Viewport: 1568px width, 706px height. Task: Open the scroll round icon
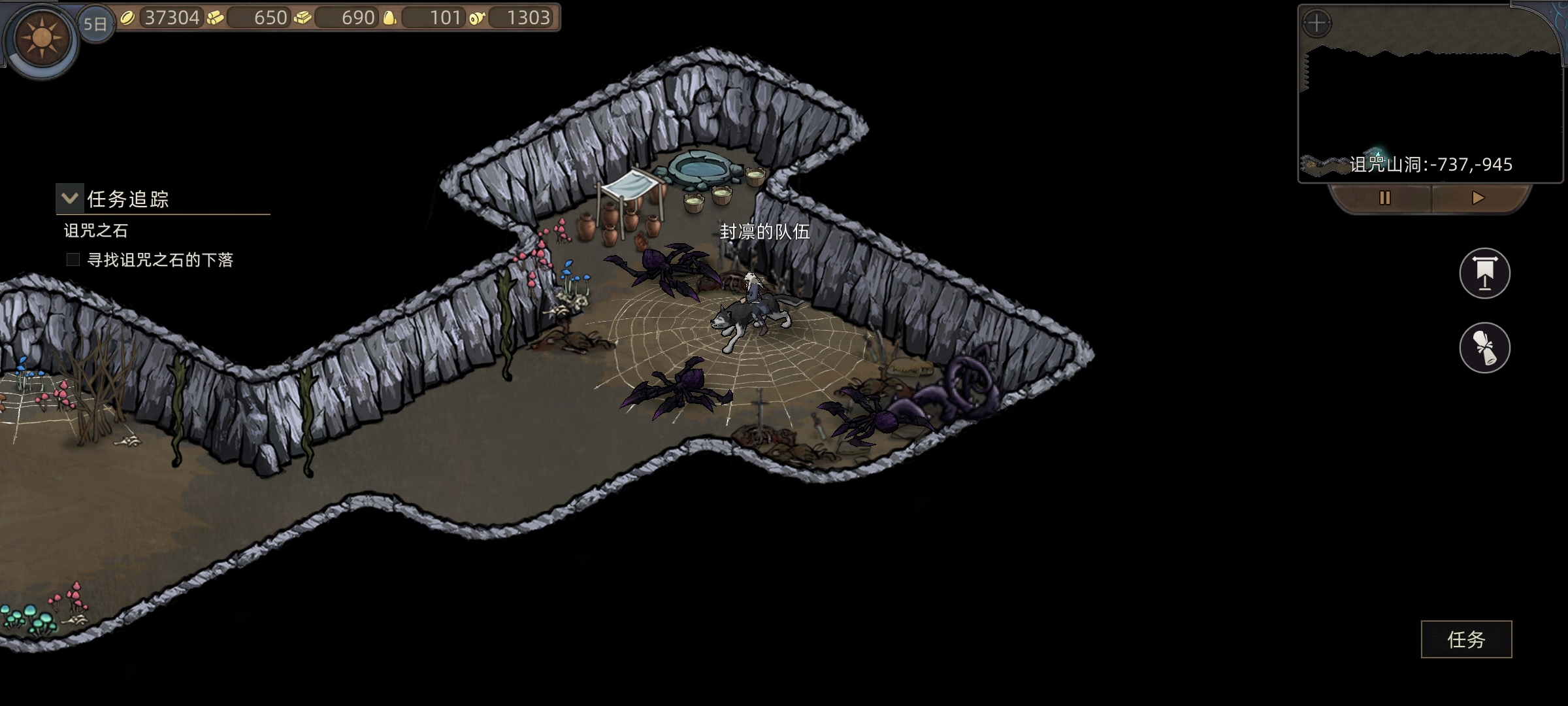click(x=1484, y=347)
